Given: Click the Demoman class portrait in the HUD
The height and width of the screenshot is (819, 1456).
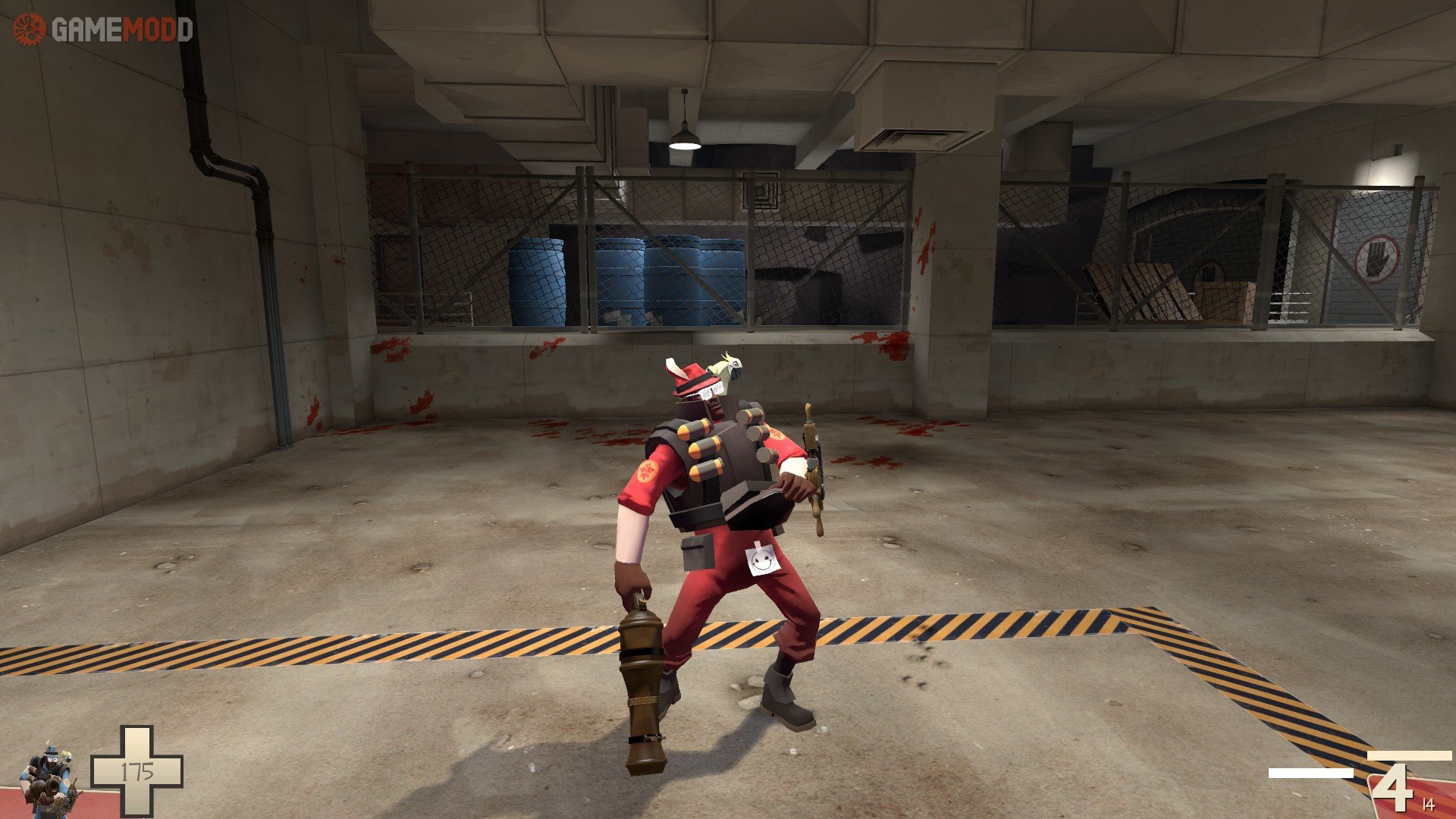Looking at the screenshot, I should coord(49,777).
